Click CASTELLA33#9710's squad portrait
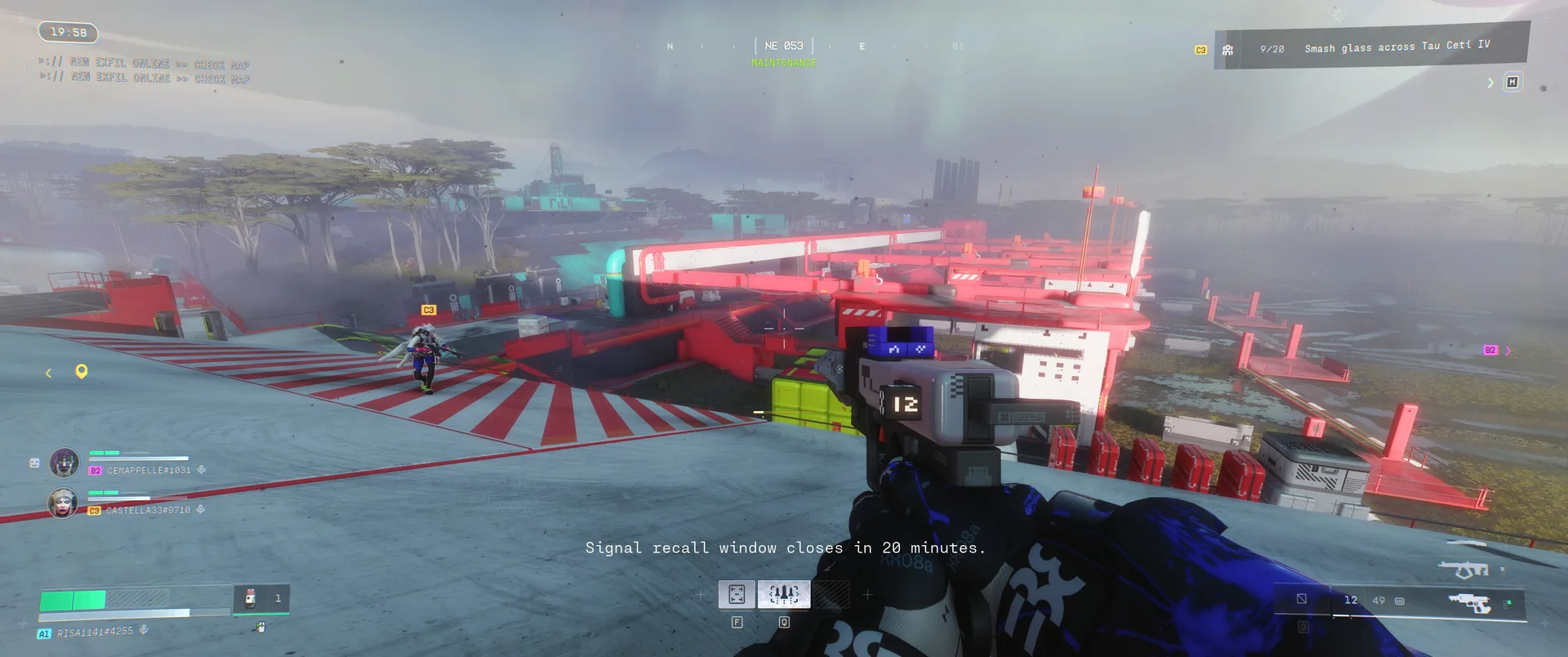The width and height of the screenshot is (1568, 657). [63, 503]
